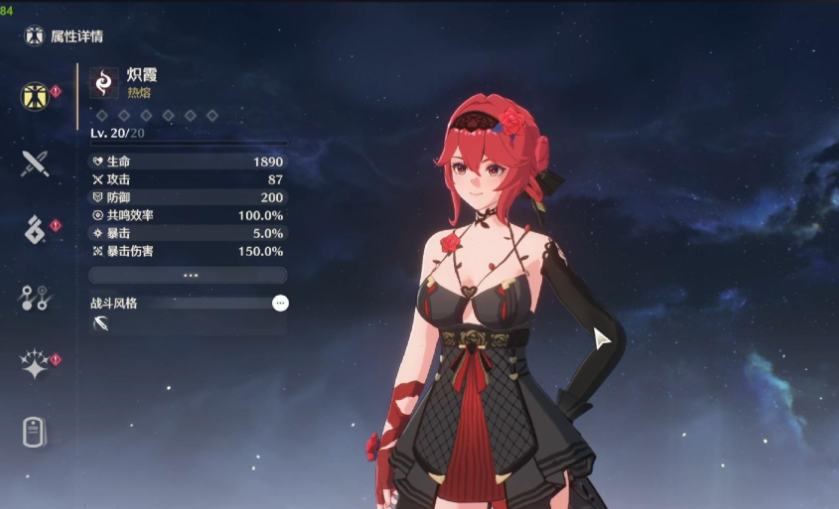Click the round ellipsis button beside 战斗风格

280,302
